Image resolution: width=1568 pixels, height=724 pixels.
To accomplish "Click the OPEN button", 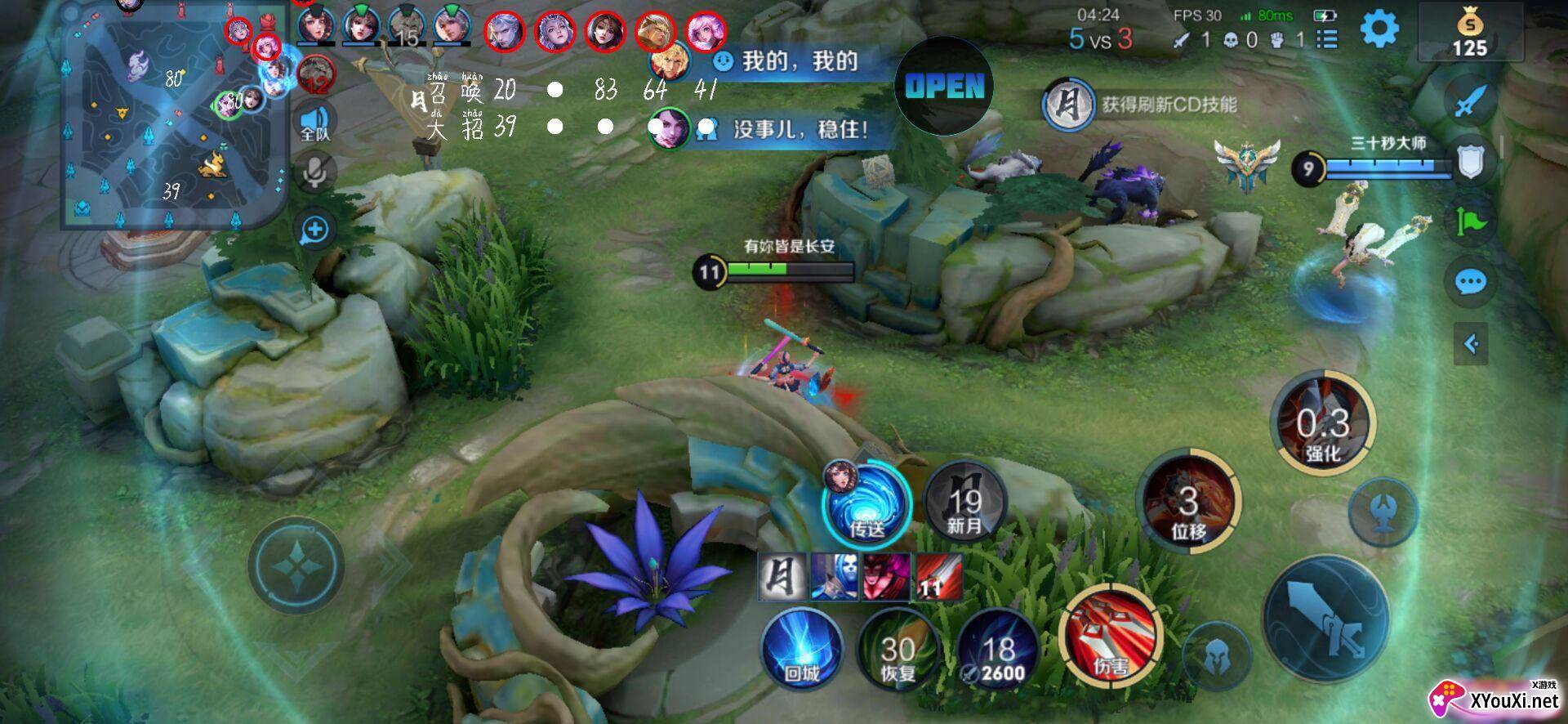I will point(944,86).
